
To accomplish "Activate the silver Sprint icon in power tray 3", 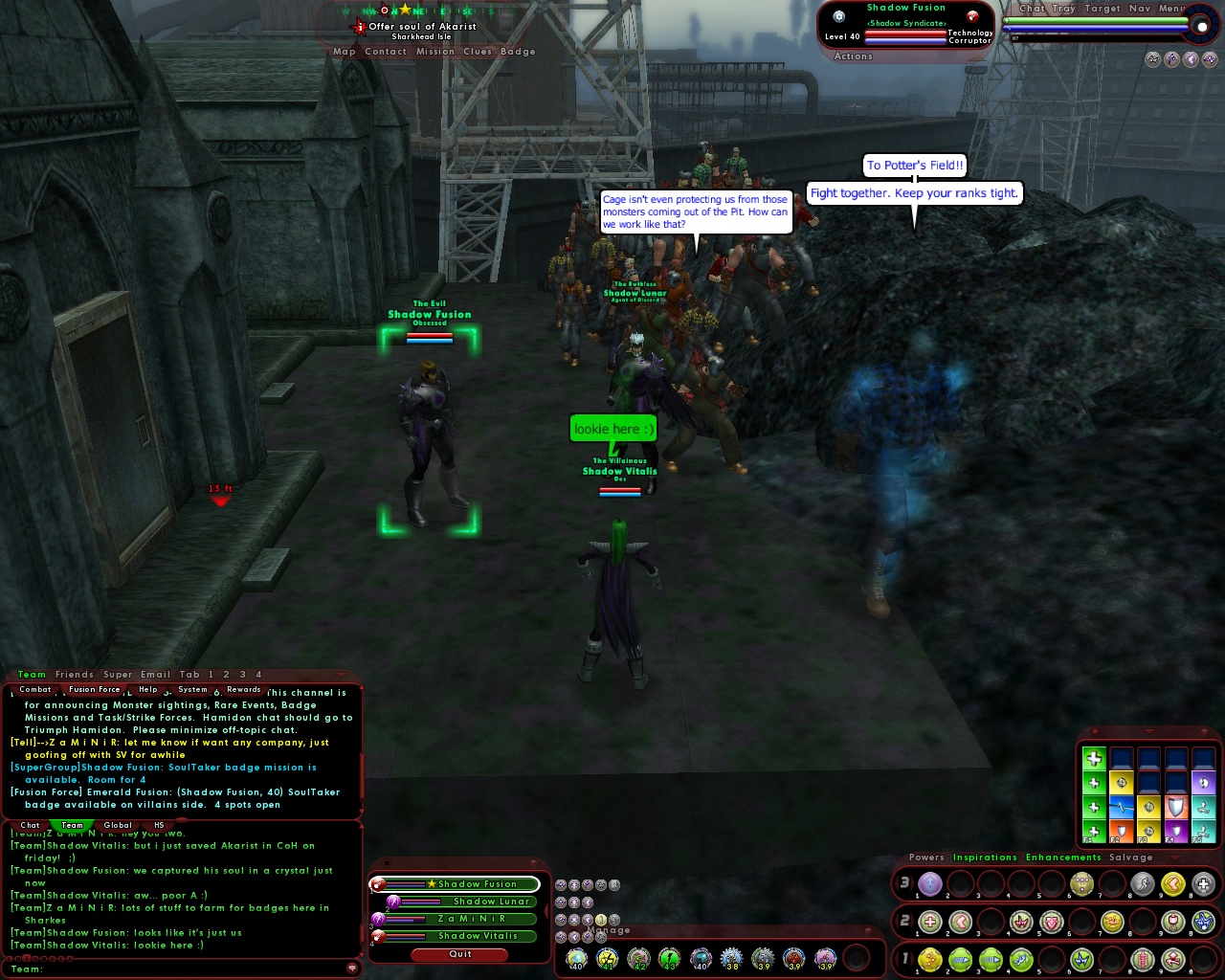I will pyautogui.click(x=1142, y=883).
